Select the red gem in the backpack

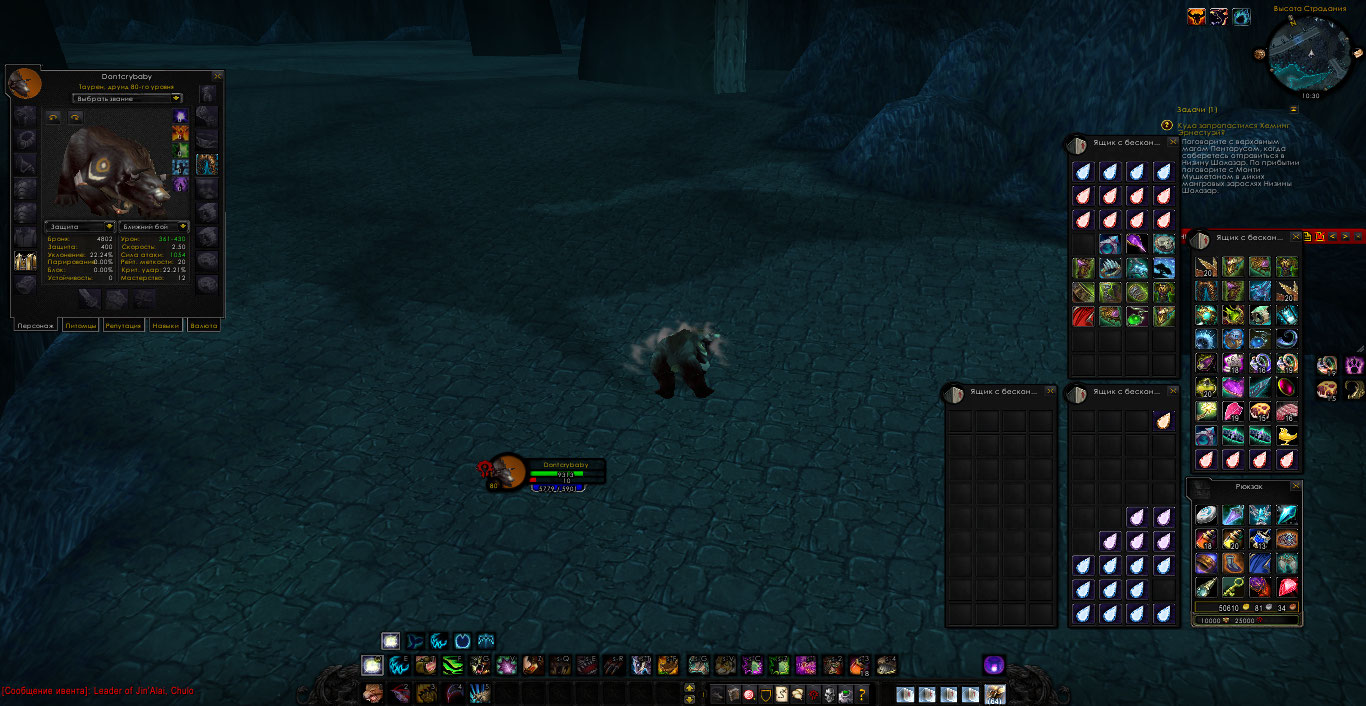click(x=1287, y=587)
